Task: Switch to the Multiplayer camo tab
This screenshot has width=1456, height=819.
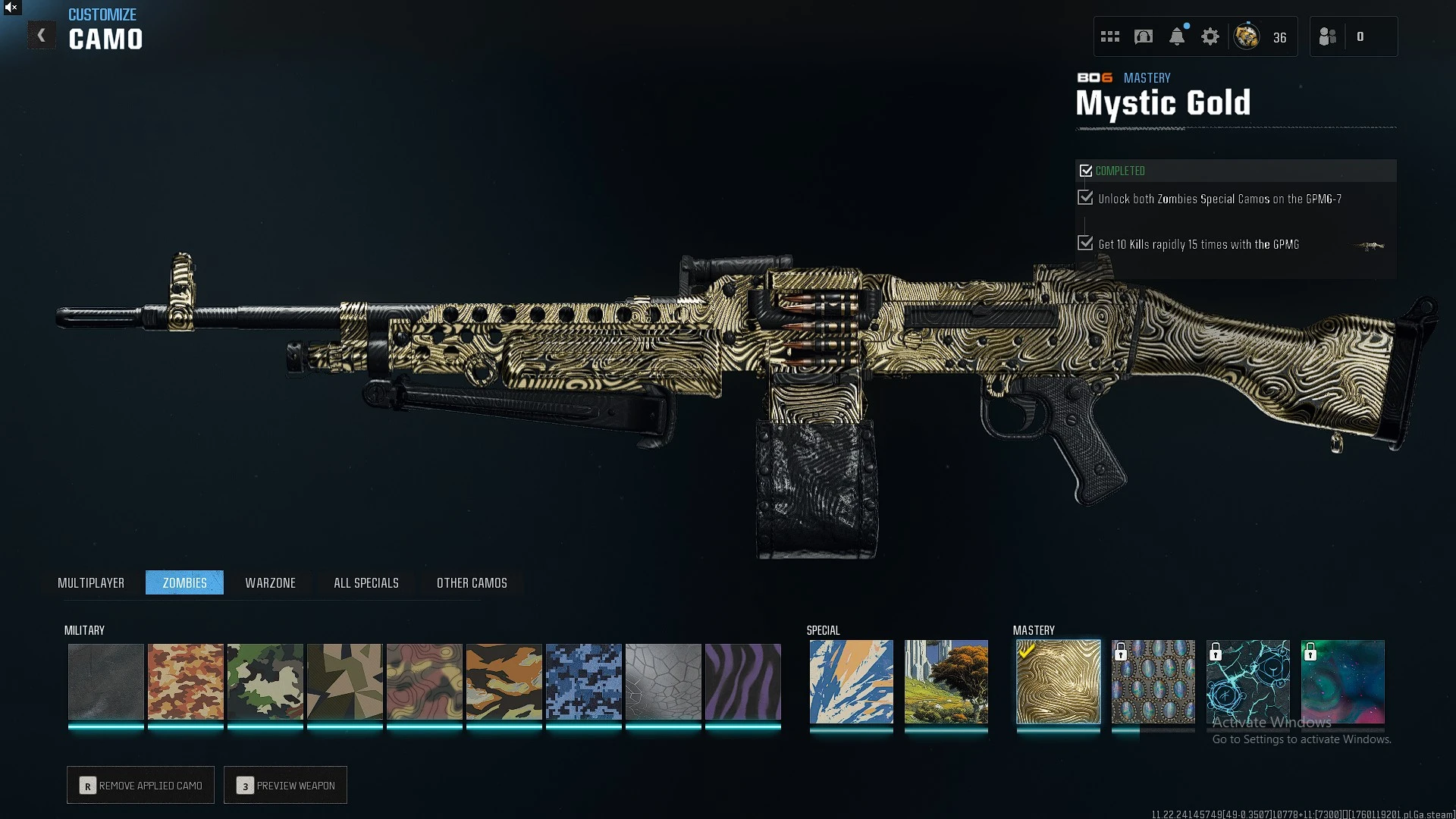Action: coord(91,582)
